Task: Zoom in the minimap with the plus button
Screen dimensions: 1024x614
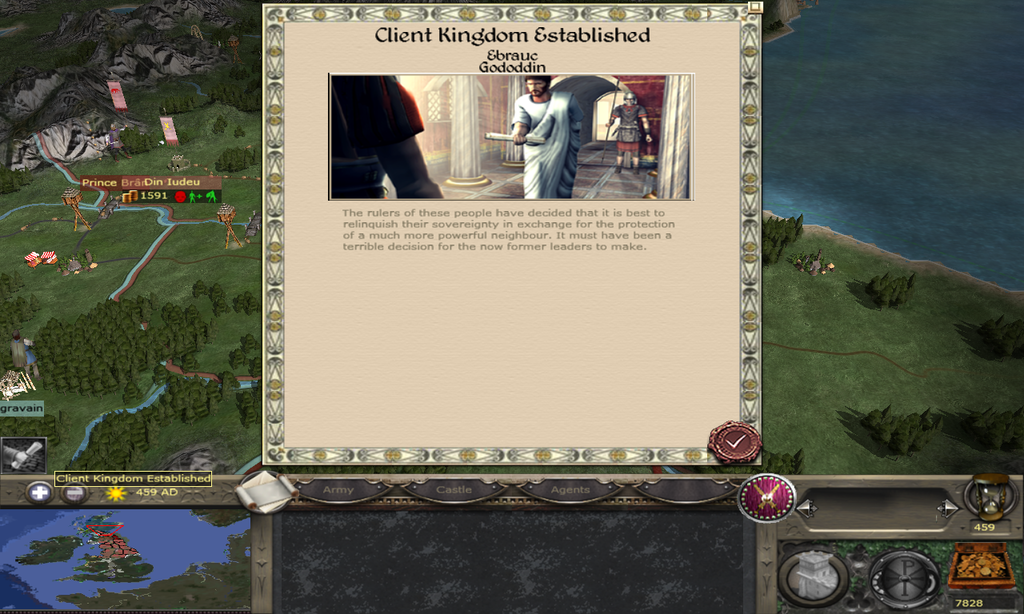Action: (x=38, y=492)
